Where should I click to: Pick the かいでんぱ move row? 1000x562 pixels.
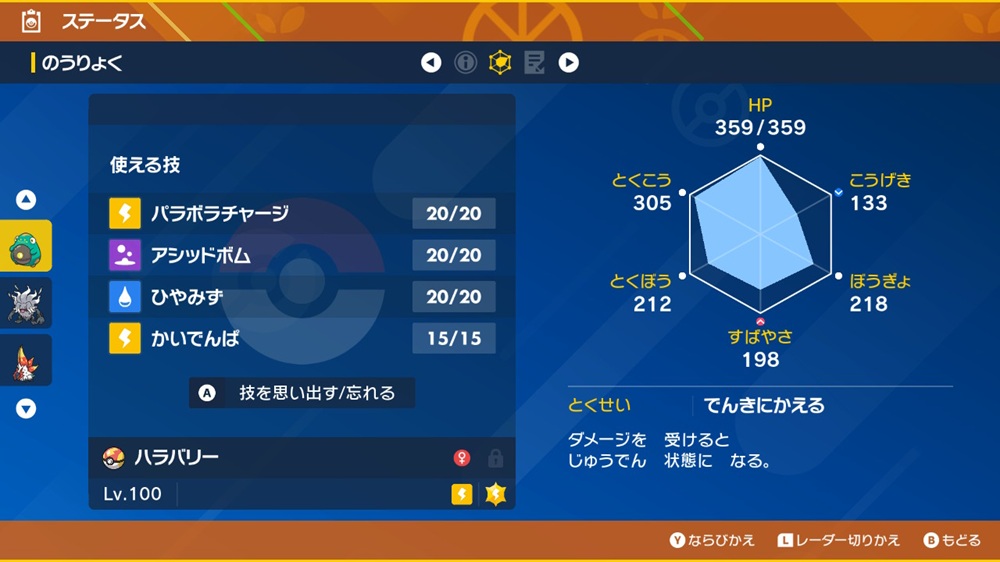click(x=302, y=339)
